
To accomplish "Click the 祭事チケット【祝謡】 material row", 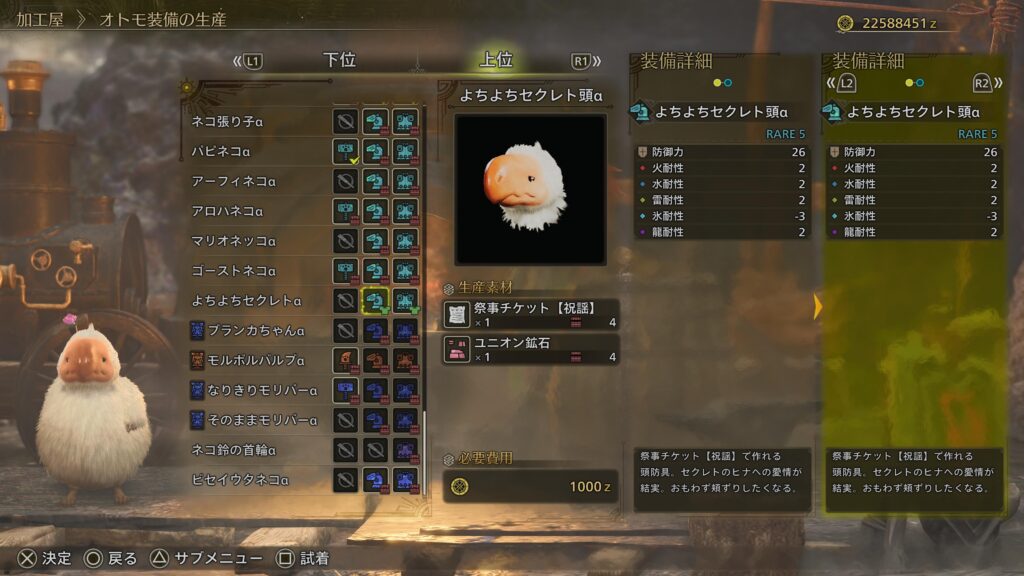I will 531,315.
